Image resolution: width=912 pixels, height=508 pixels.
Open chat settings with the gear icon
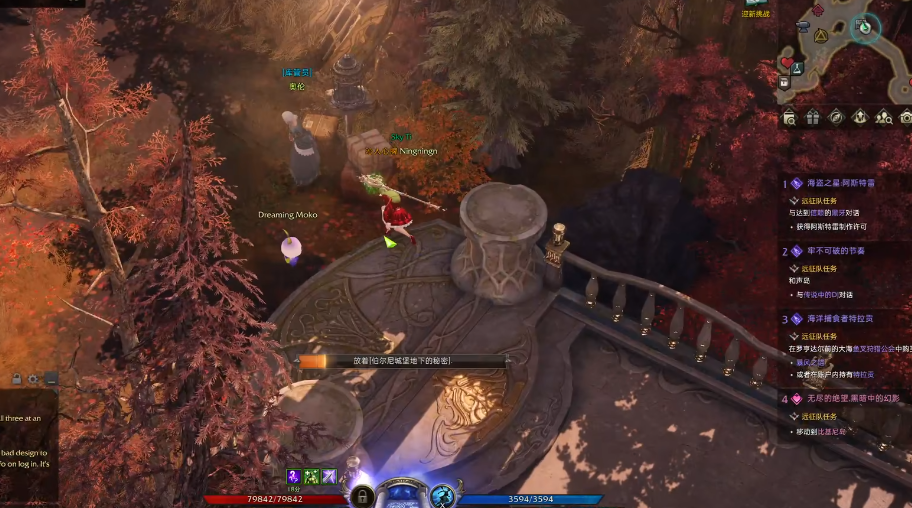pos(34,380)
